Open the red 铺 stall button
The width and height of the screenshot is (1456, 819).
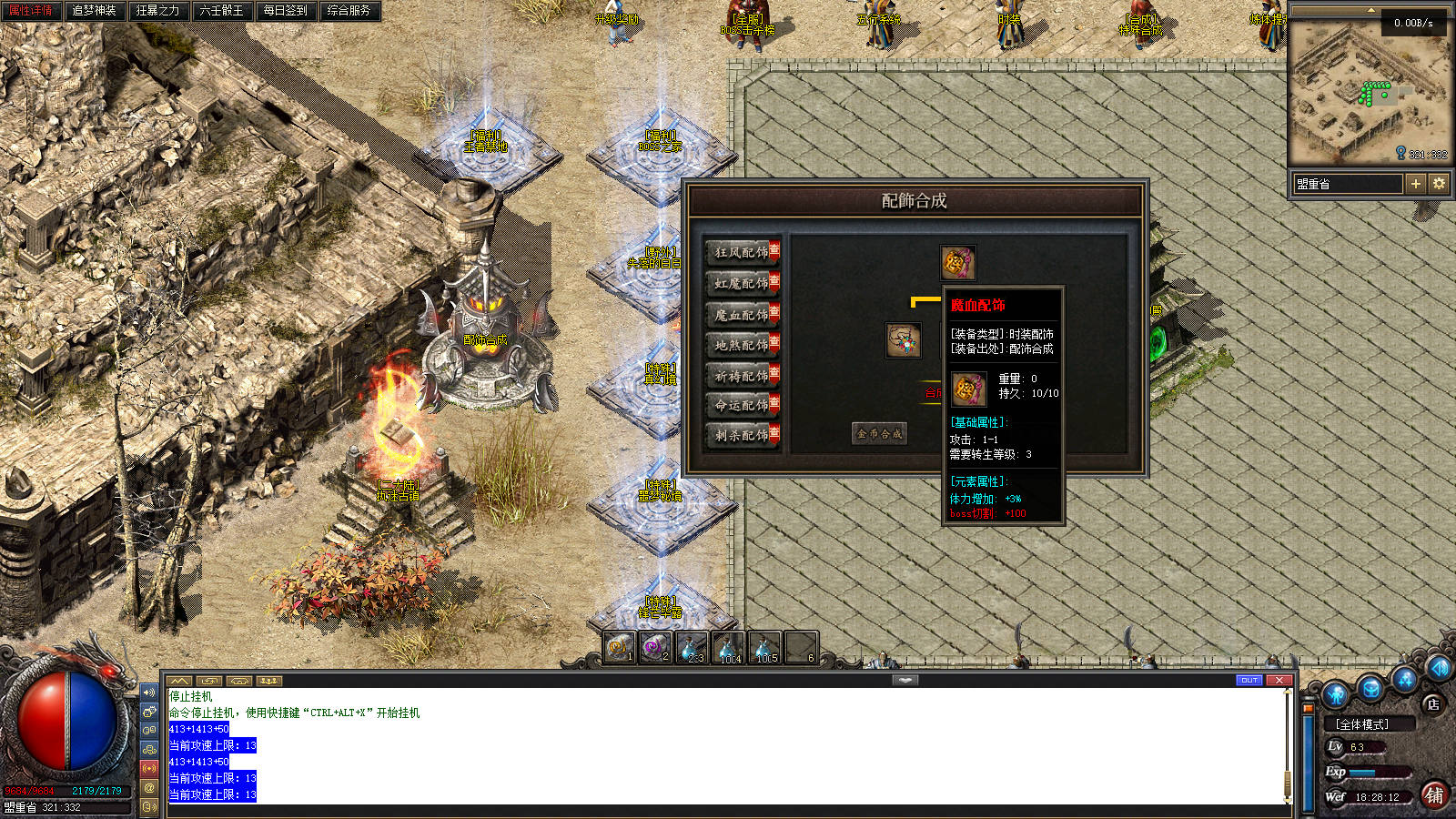tap(1434, 794)
